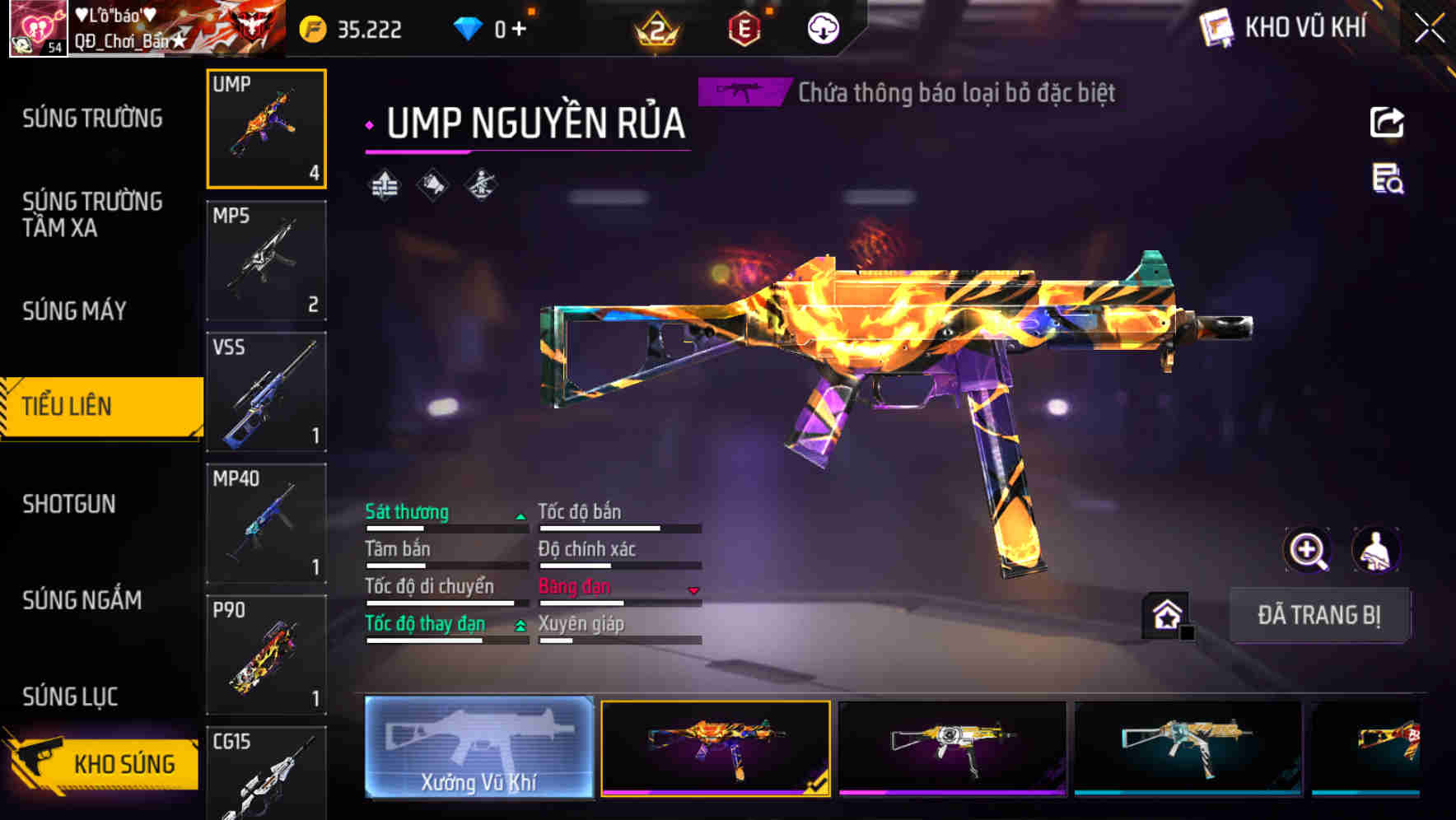Switch to Súng Trường category
1456x820 pixels.
click(92, 119)
